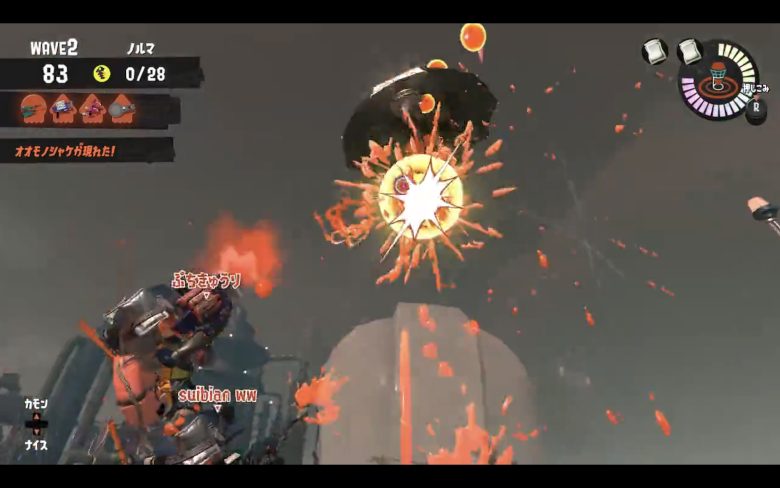Screen dimensions: 780x488
Task: Select the teammate icon with pink weapon
Action: tap(93, 107)
